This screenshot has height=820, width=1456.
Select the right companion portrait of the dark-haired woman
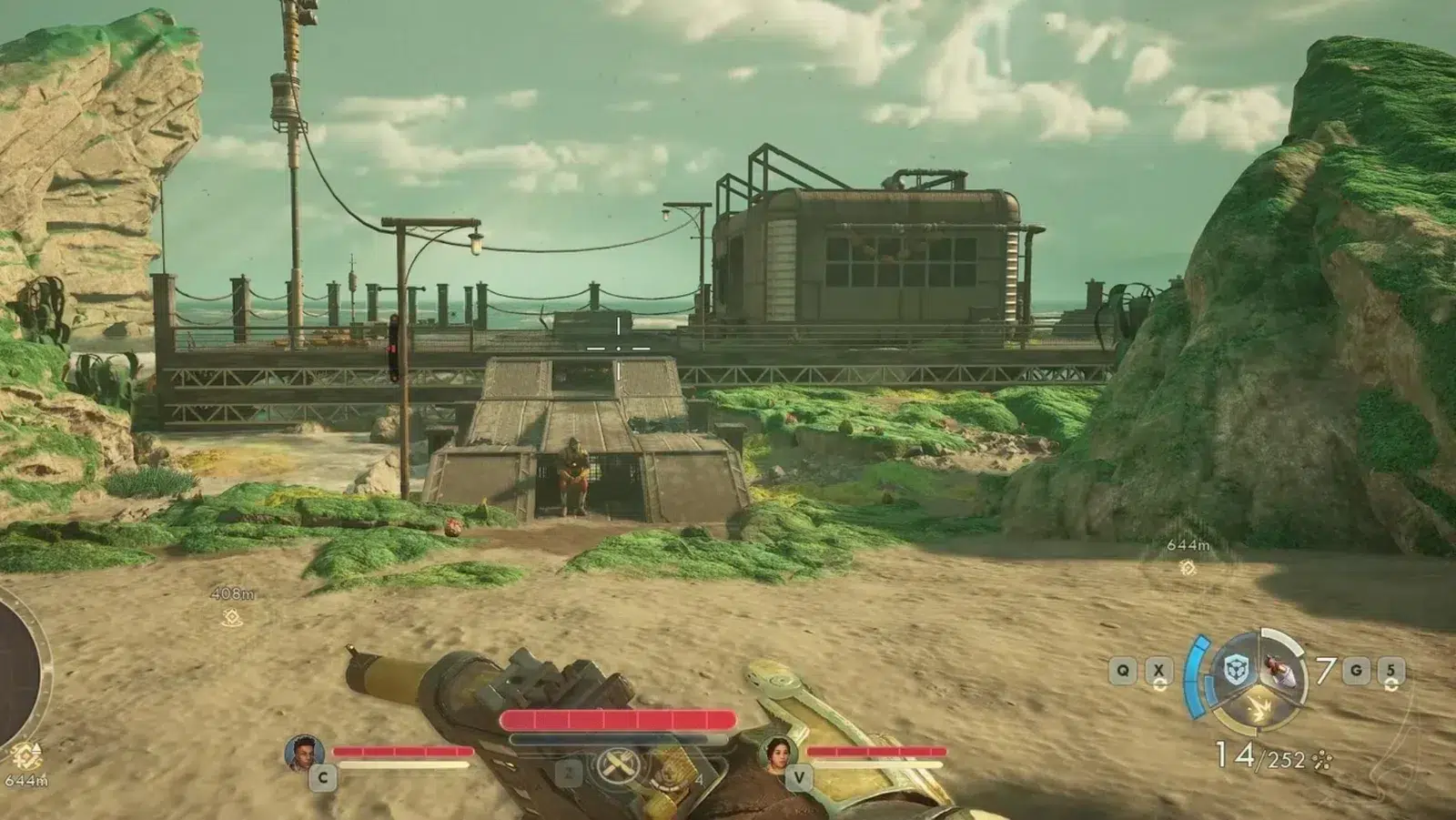pyautogui.click(x=778, y=754)
